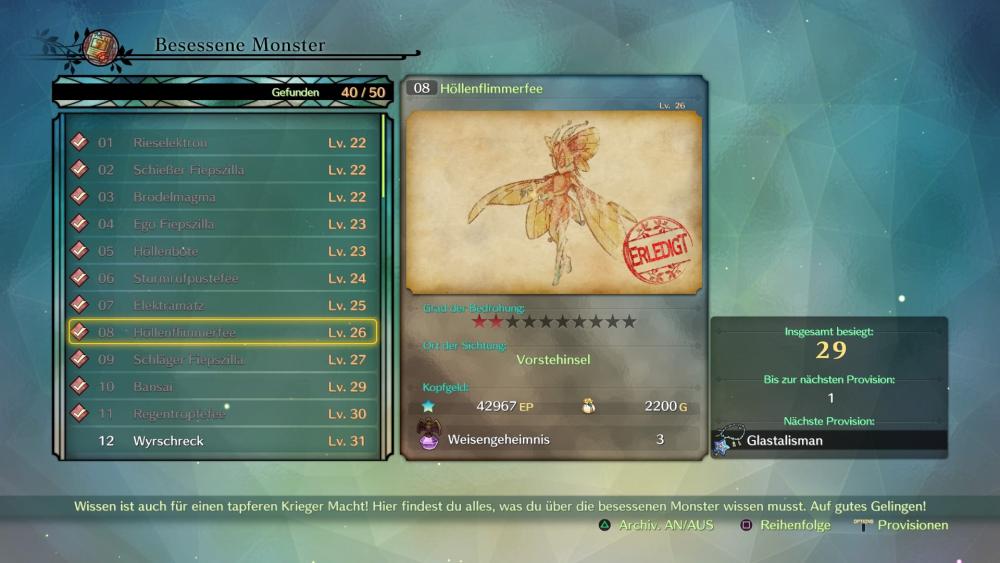Open the Regentropfefee entry
This screenshot has height=563, width=1000.
(222, 413)
